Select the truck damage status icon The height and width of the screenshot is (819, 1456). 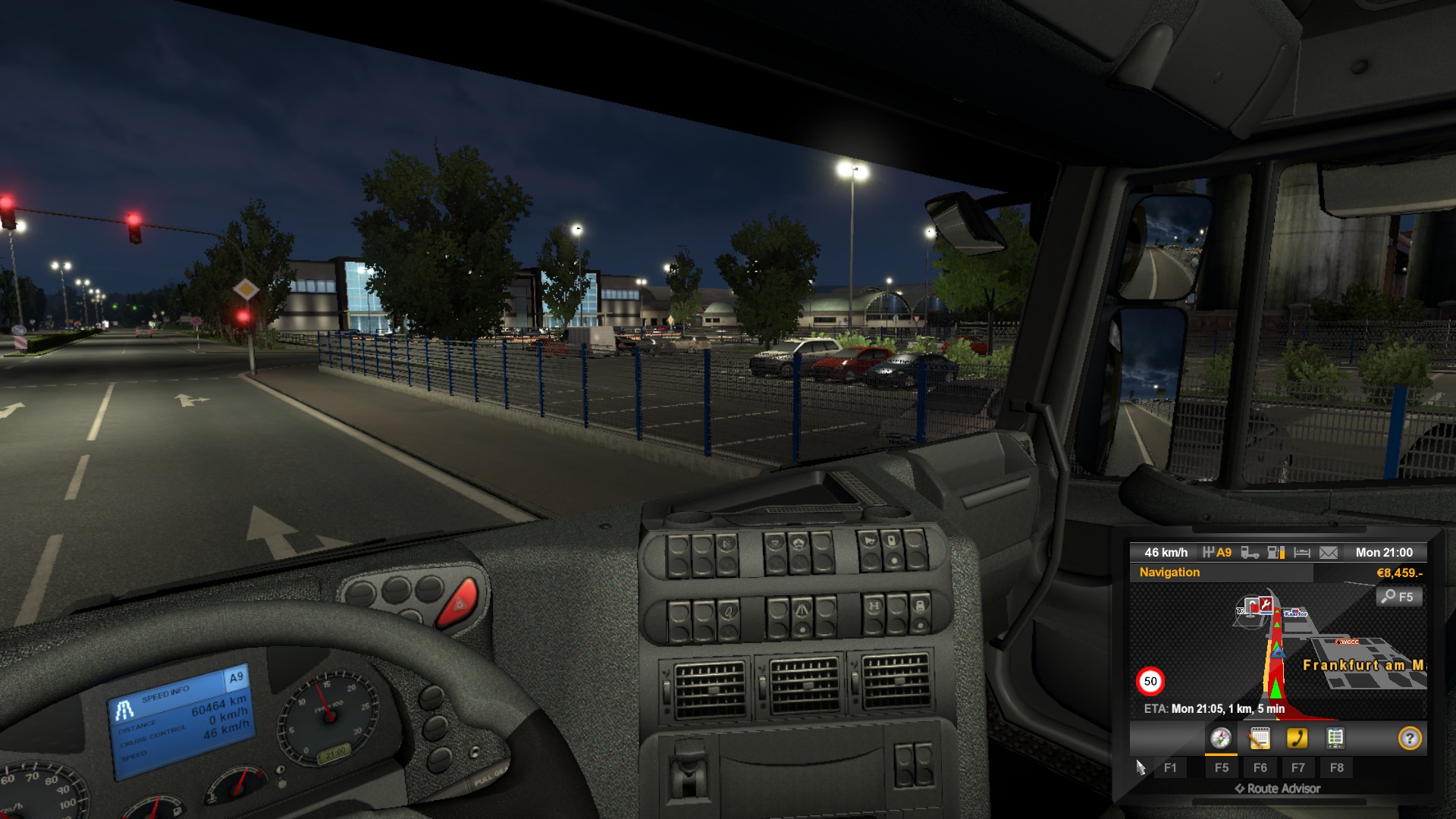[x=1250, y=553]
